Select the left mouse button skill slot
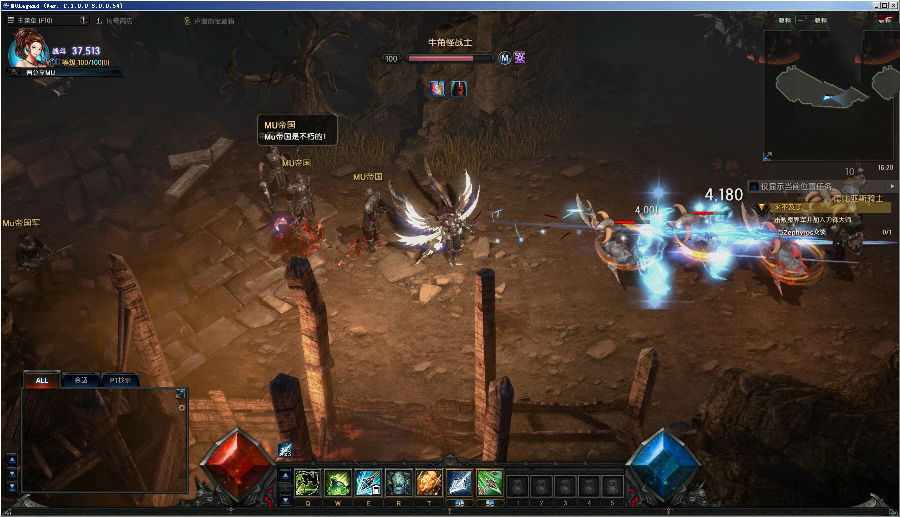Screen dimensions: 900x517 click(x=459, y=482)
